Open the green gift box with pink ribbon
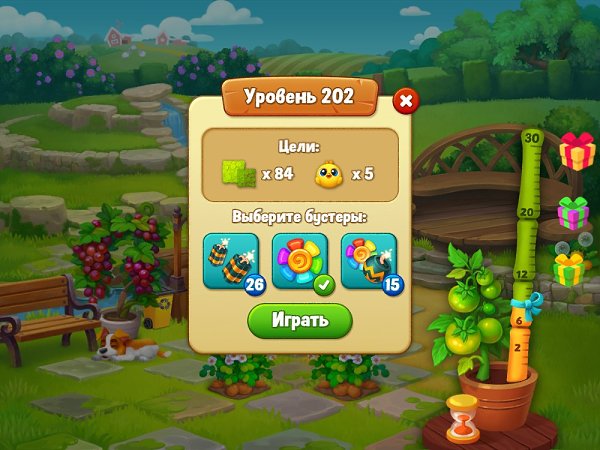The width and height of the screenshot is (600, 450). 572,212
